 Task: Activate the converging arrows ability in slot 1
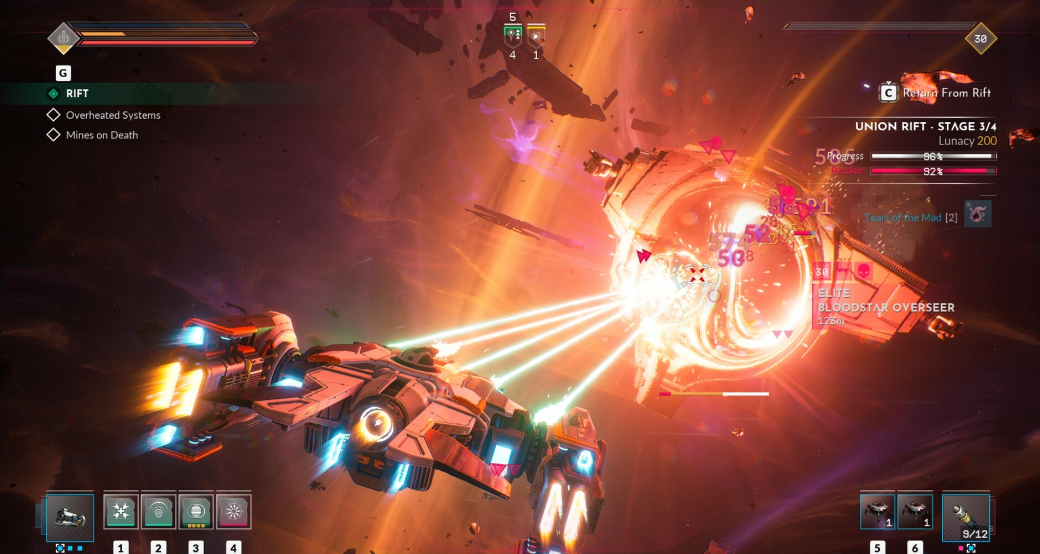[121, 512]
